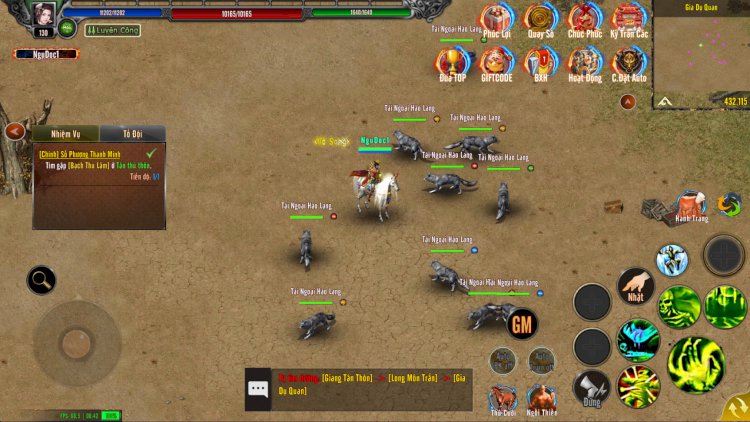Open the C.Đặt Auto settings
750x422 pixels.
[x=629, y=63]
